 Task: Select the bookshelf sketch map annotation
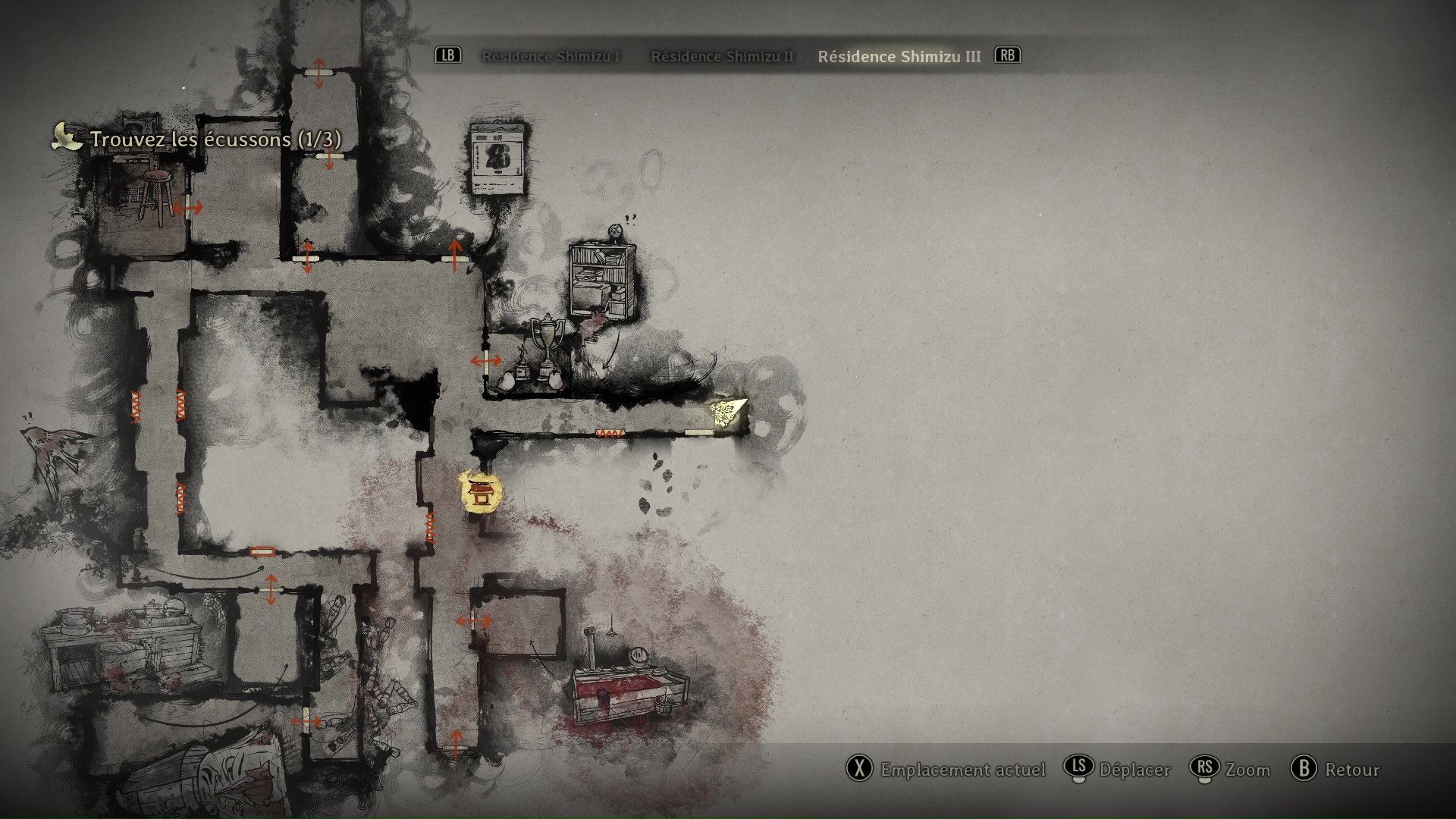pyautogui.click(x=603, y=280)
